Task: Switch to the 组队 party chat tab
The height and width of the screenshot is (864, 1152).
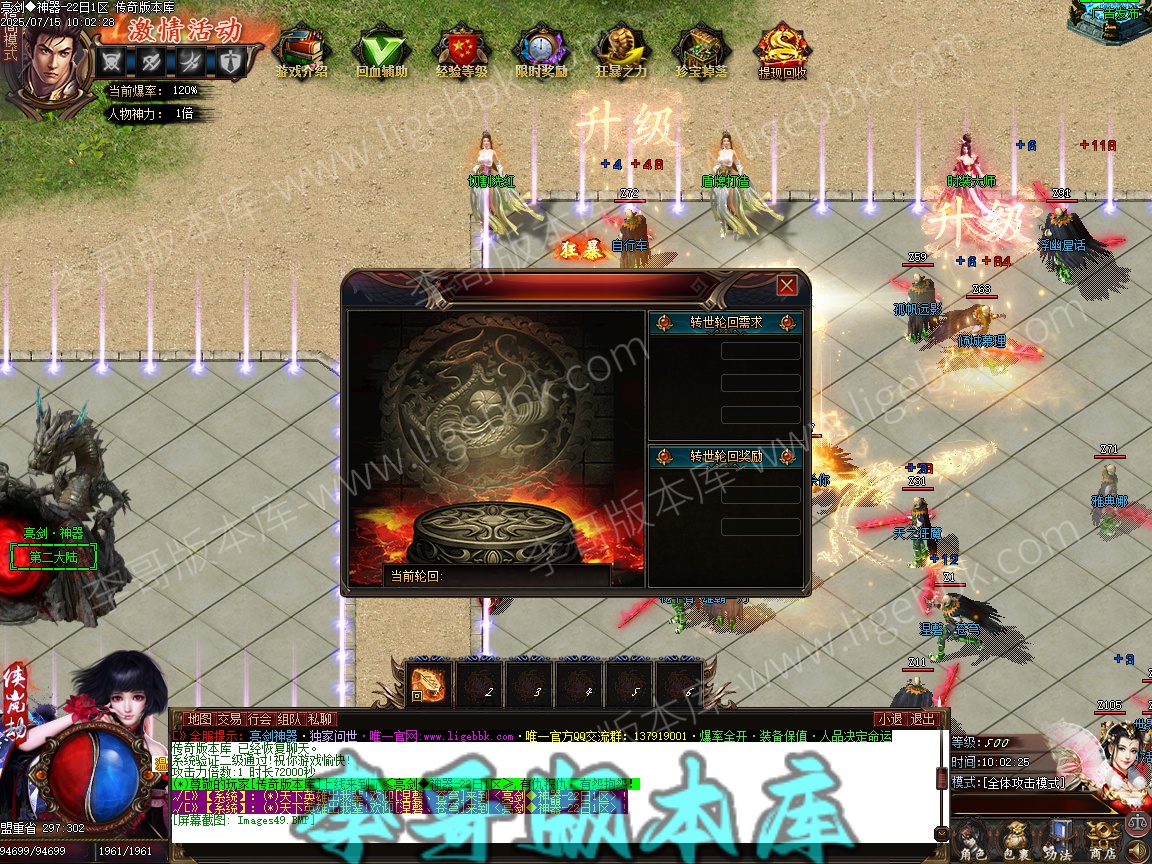Action: coord(290,719)
